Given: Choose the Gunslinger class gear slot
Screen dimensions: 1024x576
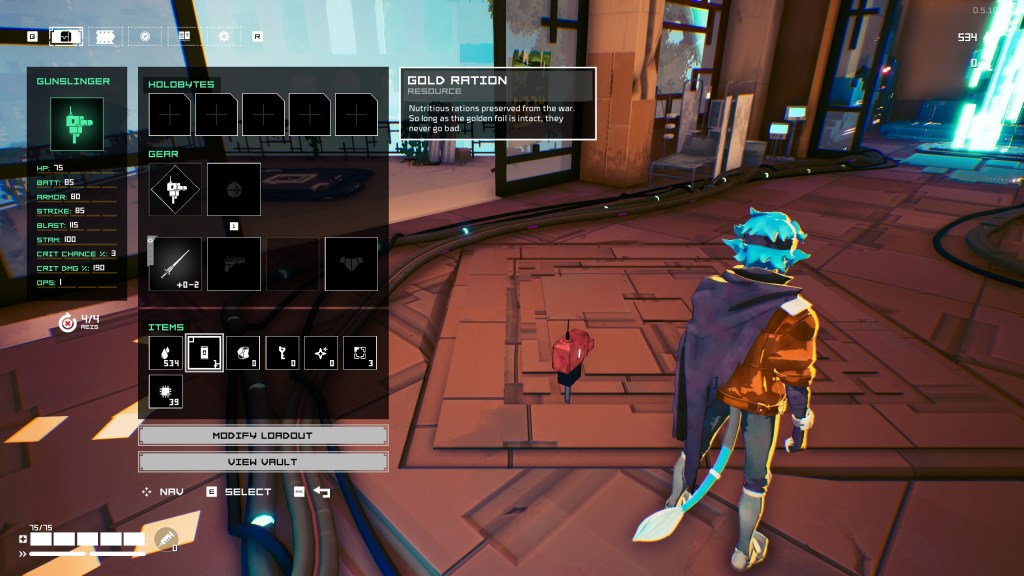Looking at the screenshot, I should point(175,189).
